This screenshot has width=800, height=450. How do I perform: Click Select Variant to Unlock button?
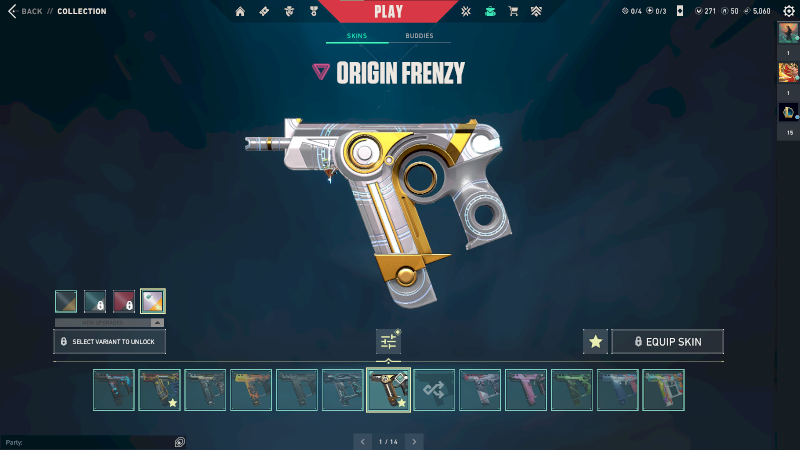tap(110, 342)
